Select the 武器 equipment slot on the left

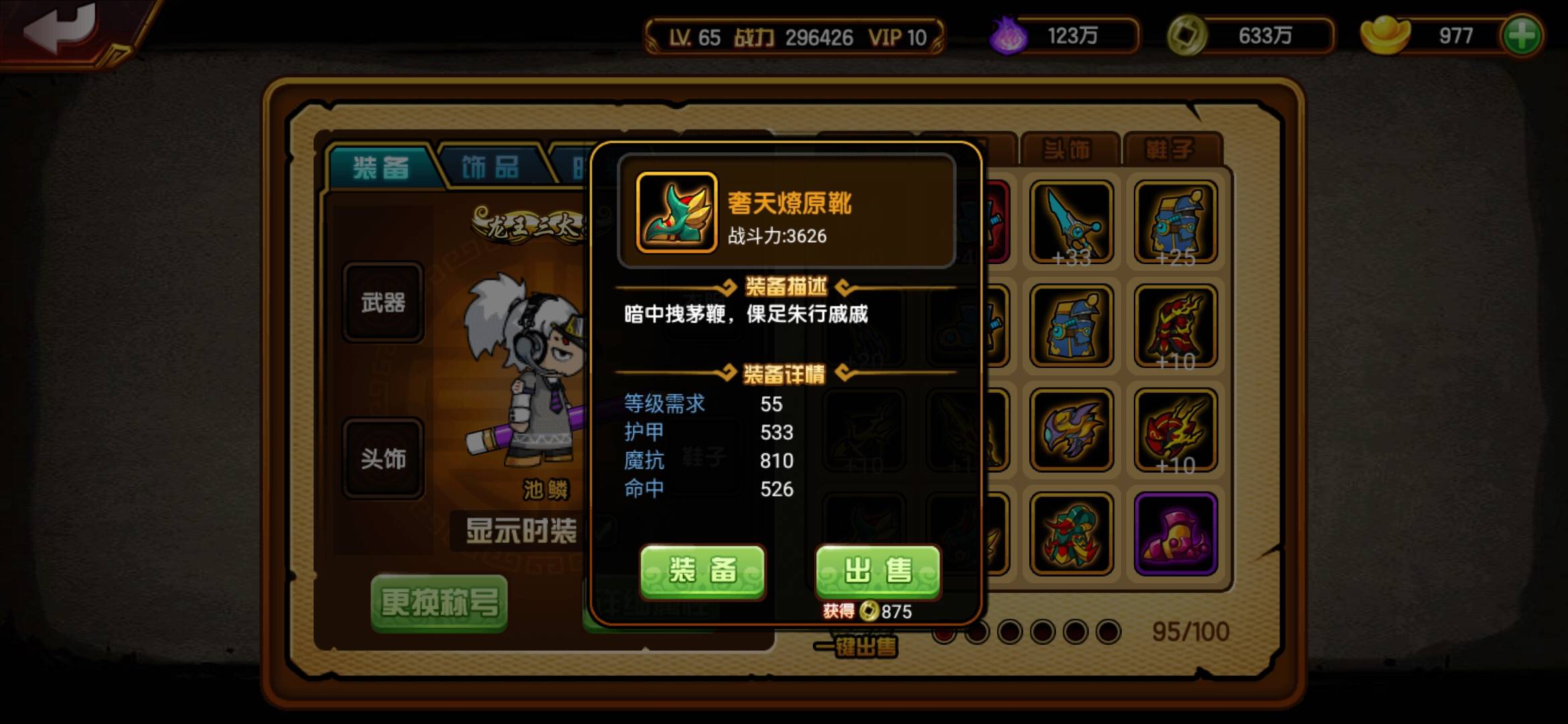tap(383, 303)
